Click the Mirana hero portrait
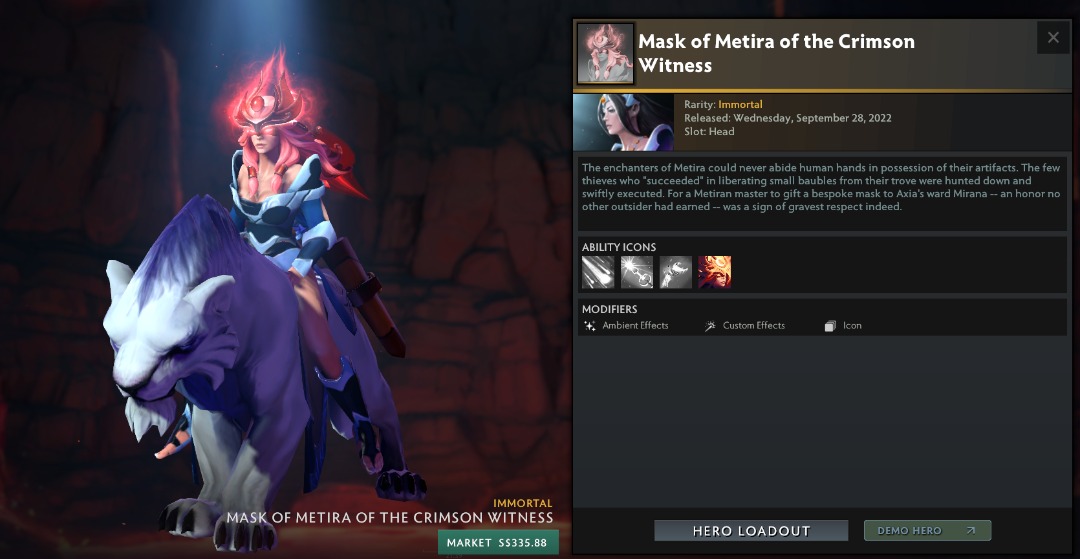 [x=622, y=122]
